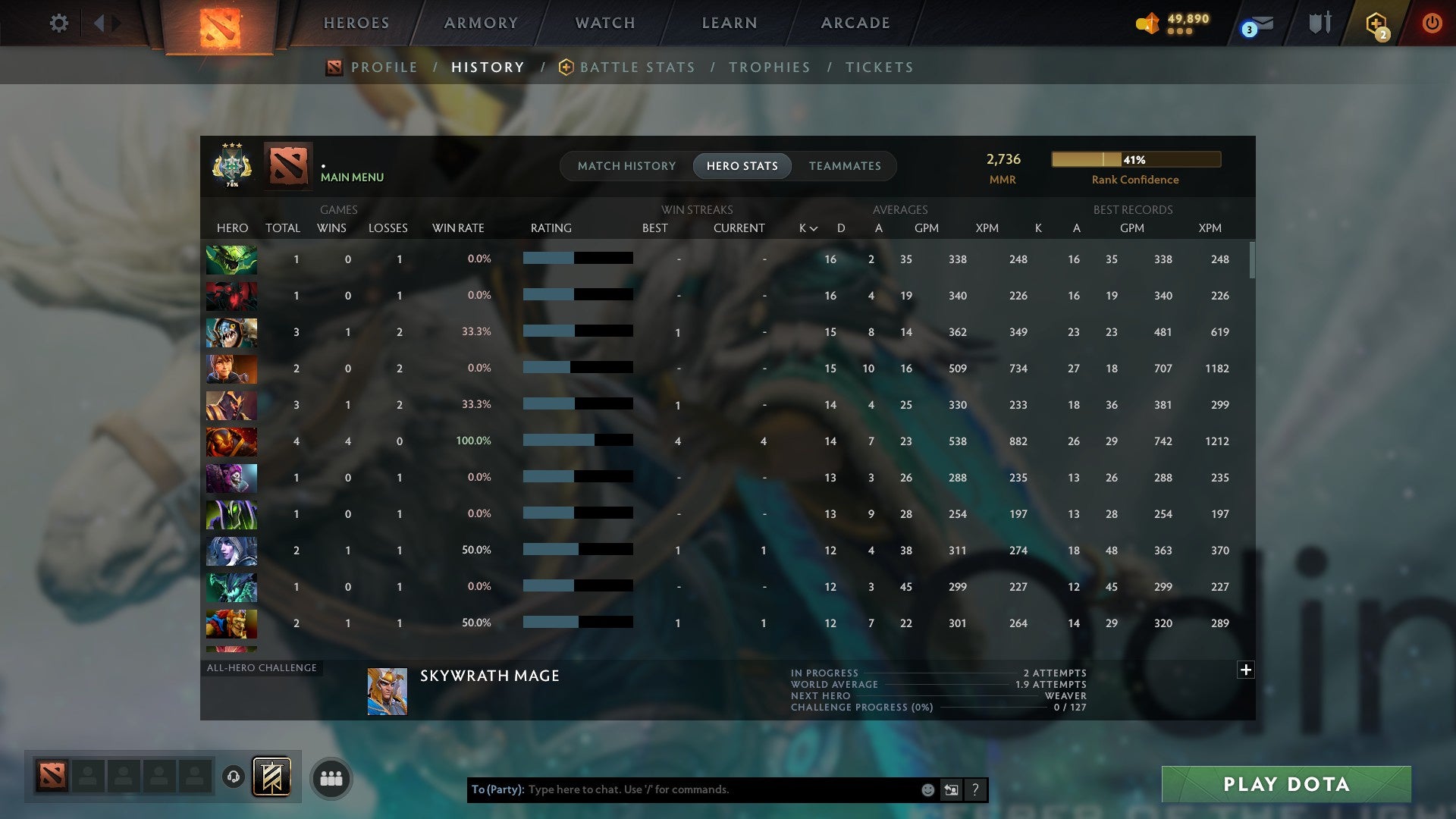Click the power/logout icon top right

point(1433,23)
